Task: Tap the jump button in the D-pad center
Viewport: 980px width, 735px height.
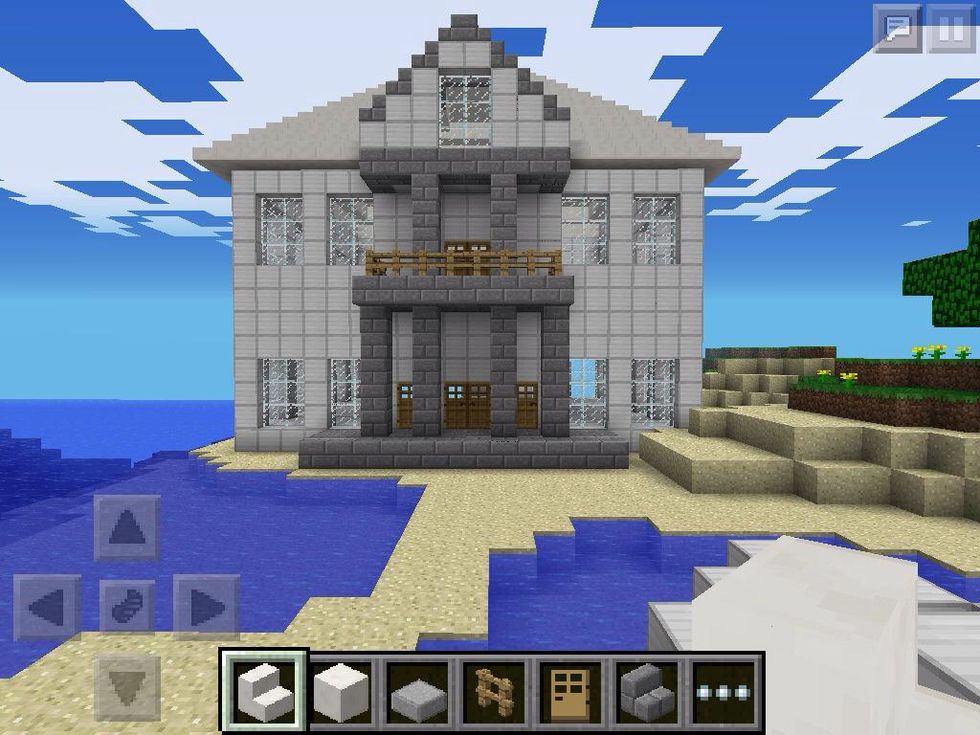Action: 127,607
